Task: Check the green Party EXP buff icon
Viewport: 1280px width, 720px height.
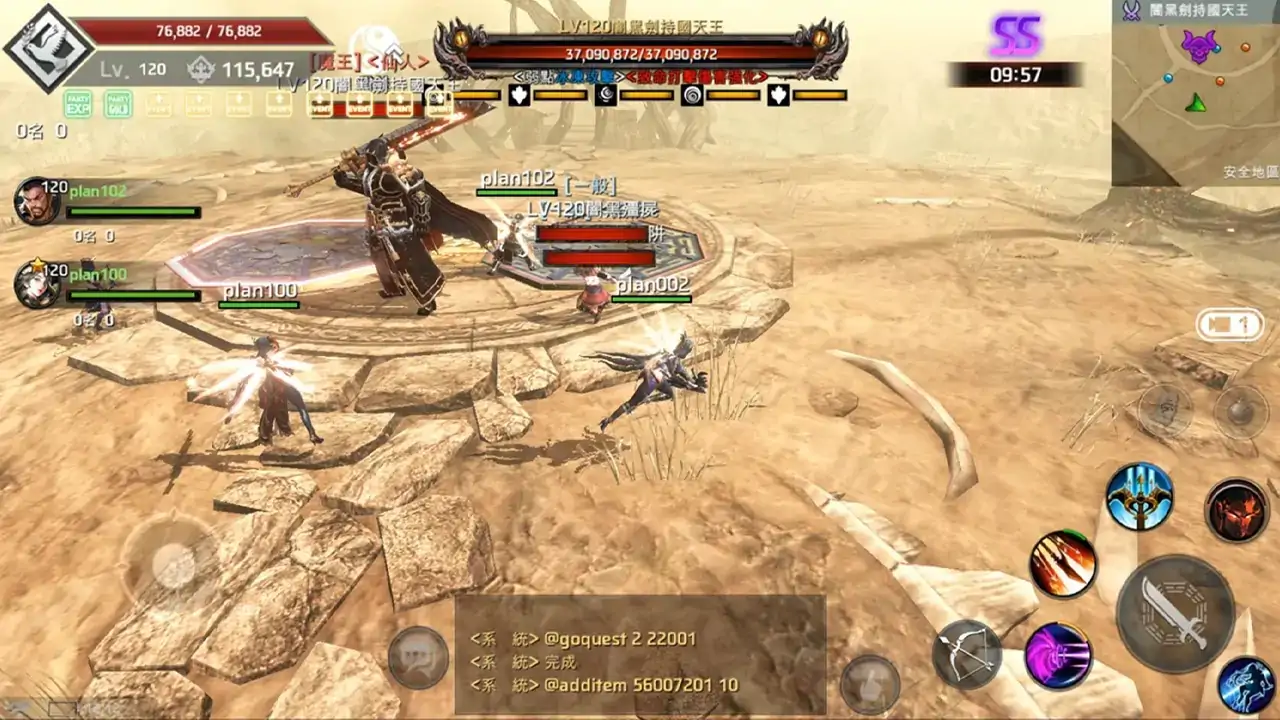Action: (x=78, y=103)
